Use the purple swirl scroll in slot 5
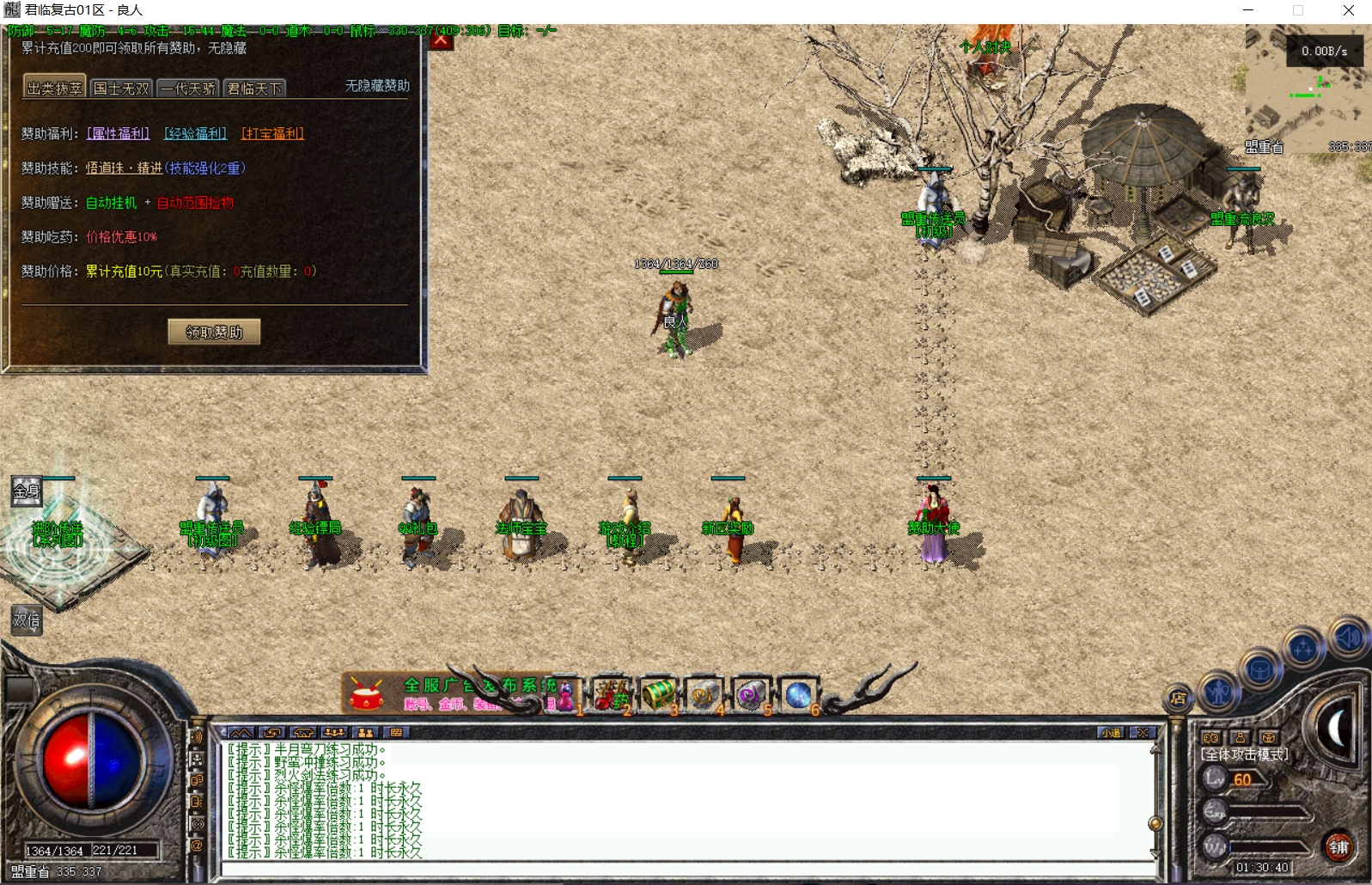This screenshot has height=885, width=1372. click(751, 695)
